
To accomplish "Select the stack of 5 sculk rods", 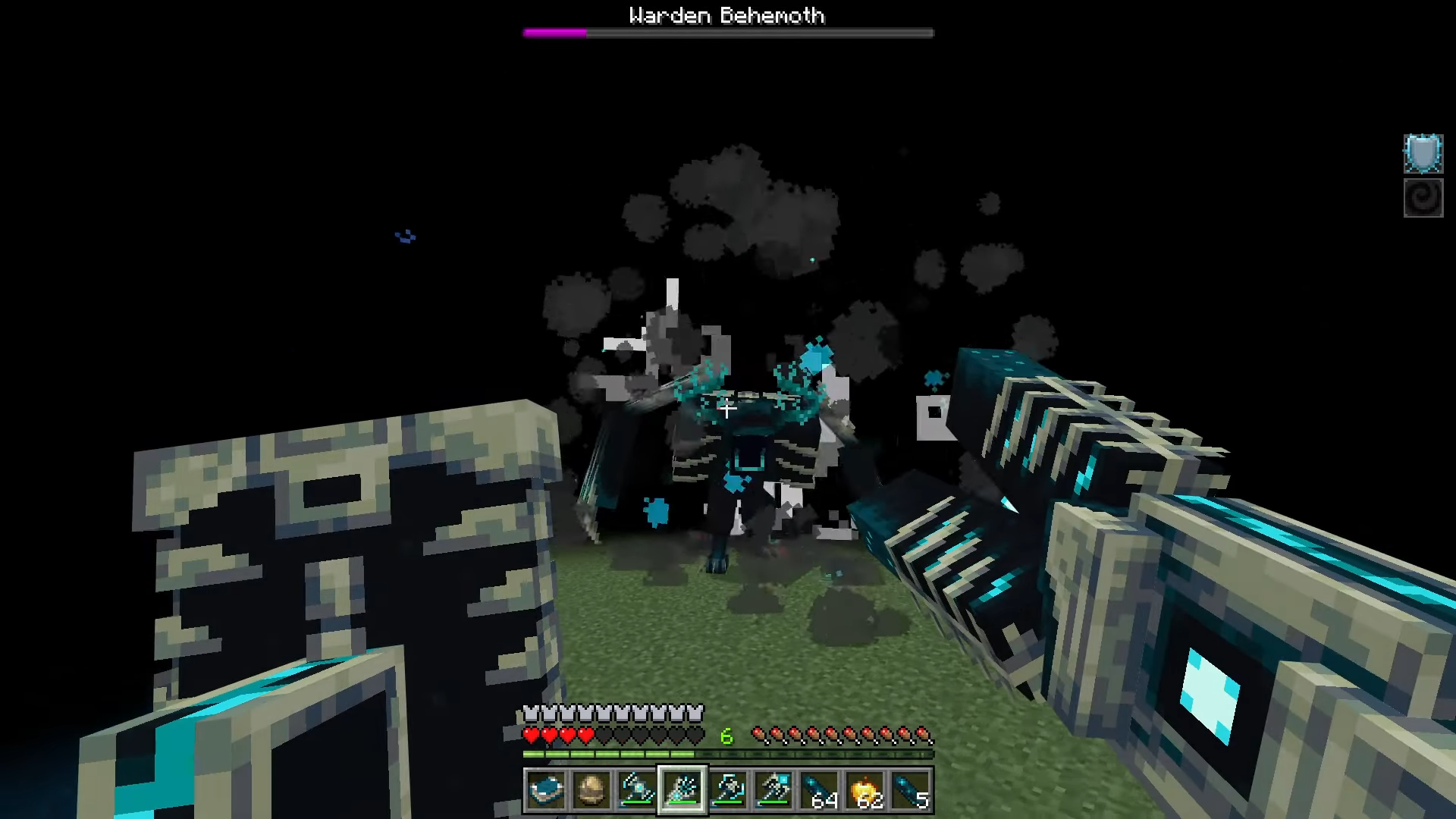I will 911,790.
